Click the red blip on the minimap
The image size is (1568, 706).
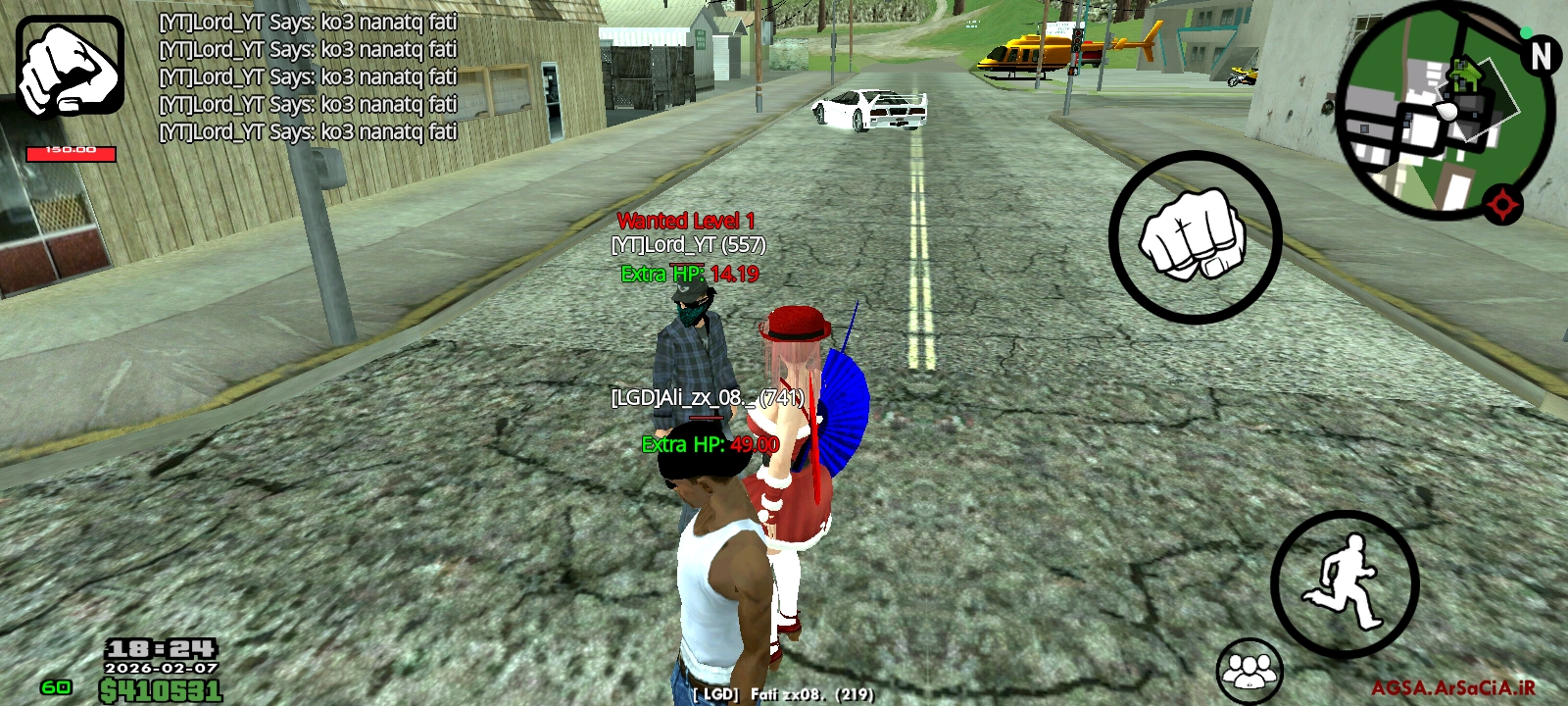pyautogui.click(x=1504, y=206)
